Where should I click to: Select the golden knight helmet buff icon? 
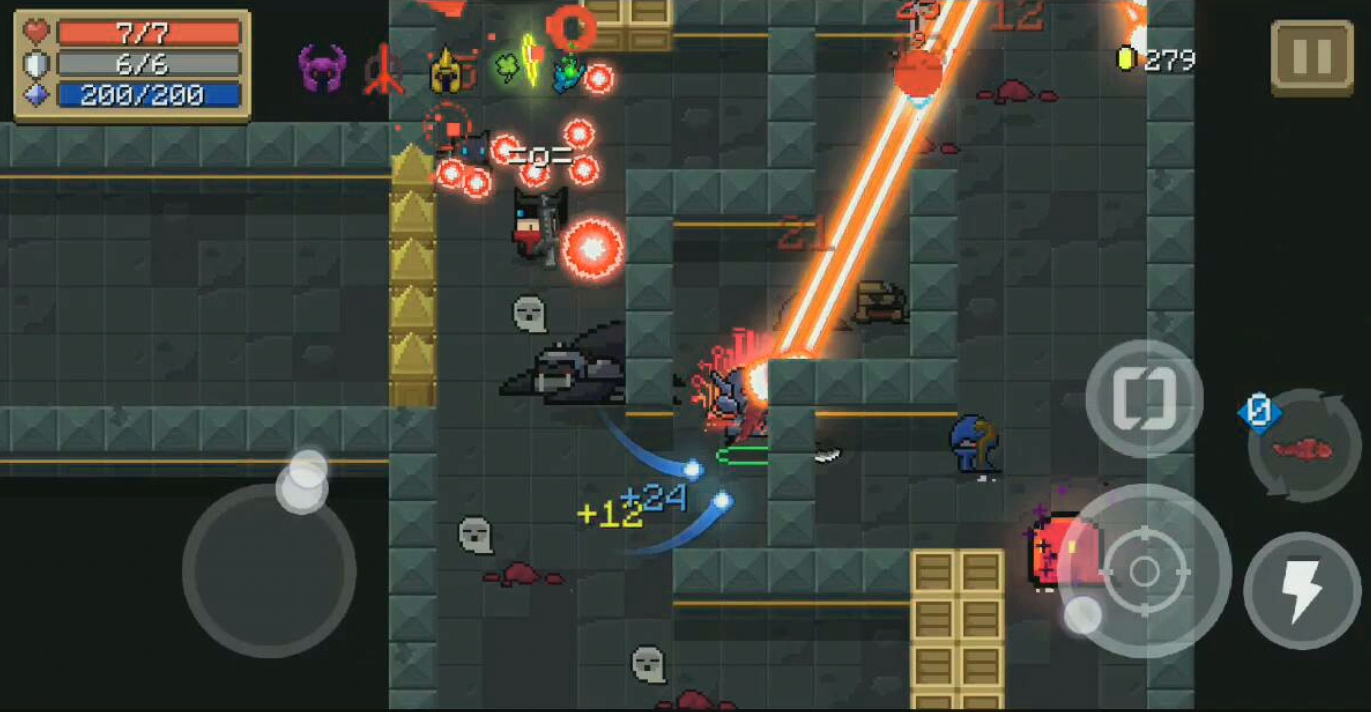coord(446,71)
